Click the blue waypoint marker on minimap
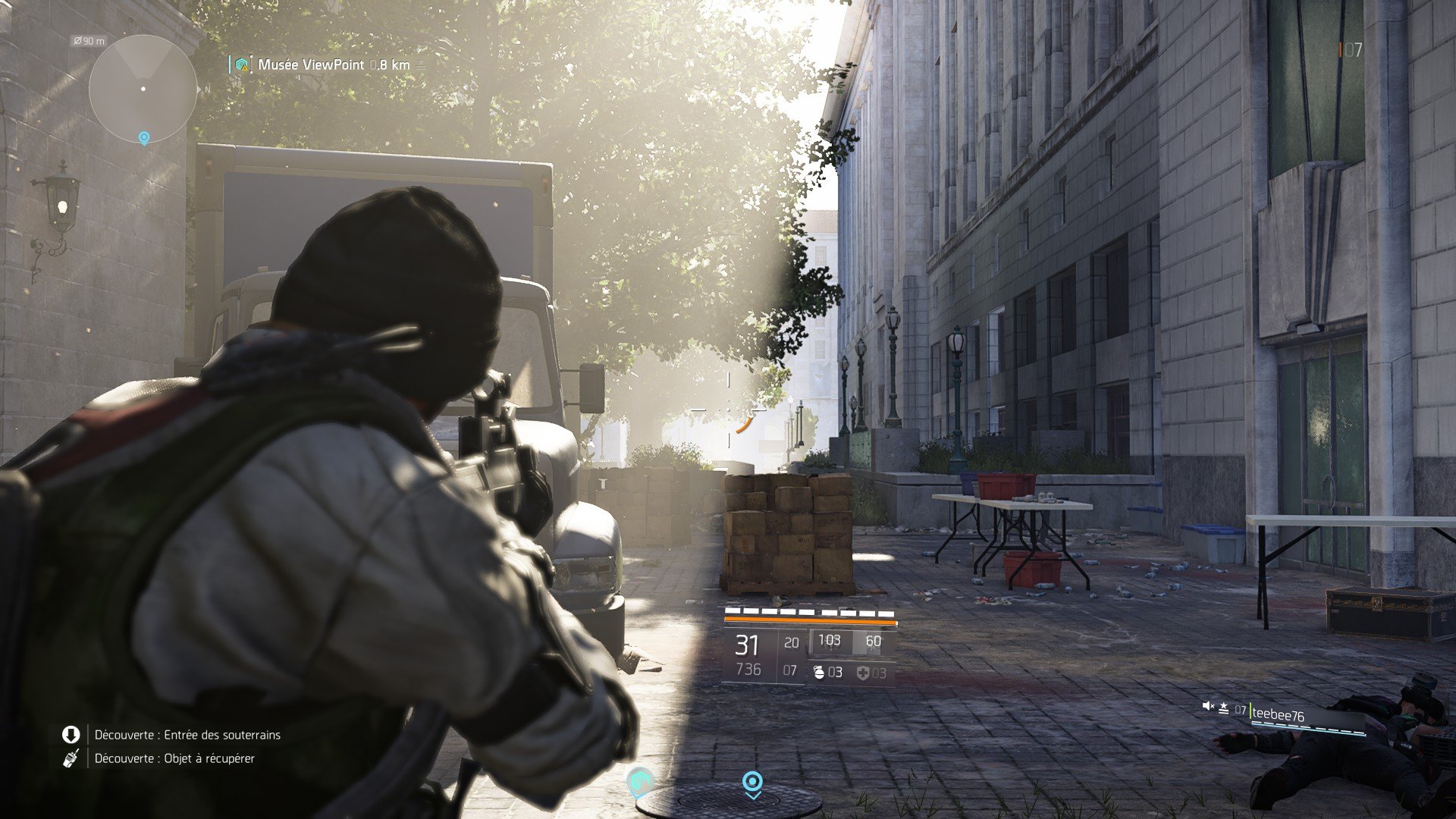This screenshot has width=1456, height=819. coord(143,137)
